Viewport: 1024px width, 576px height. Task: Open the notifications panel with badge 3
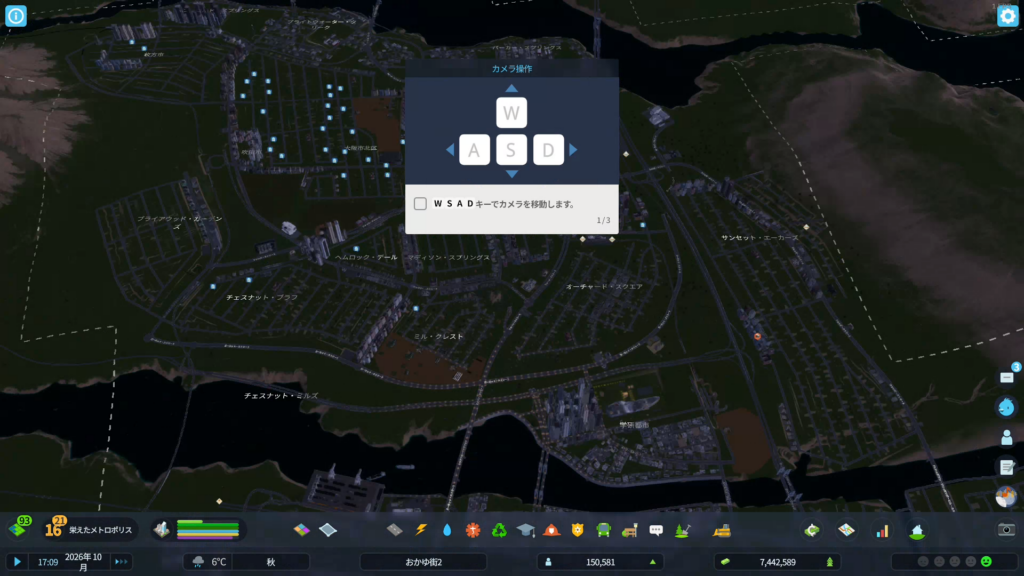click(1006, 377)
